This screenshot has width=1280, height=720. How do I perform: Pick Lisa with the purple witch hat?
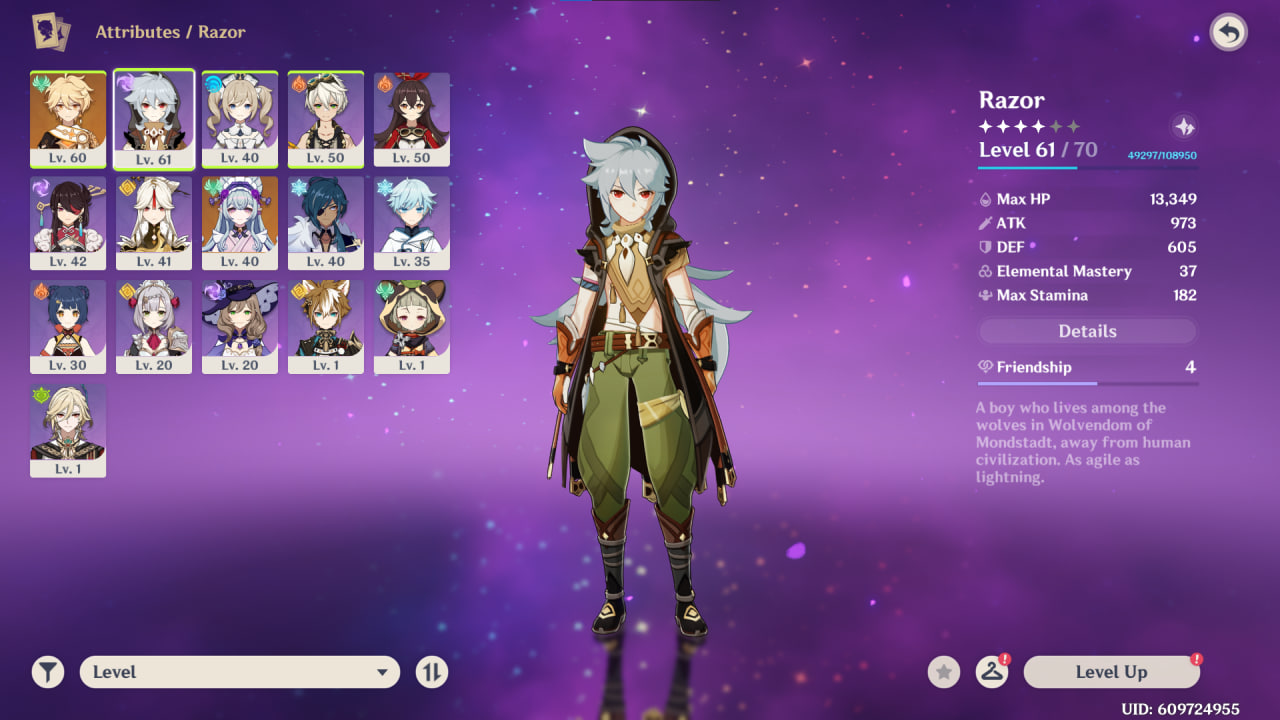click(x=240, y=327)
